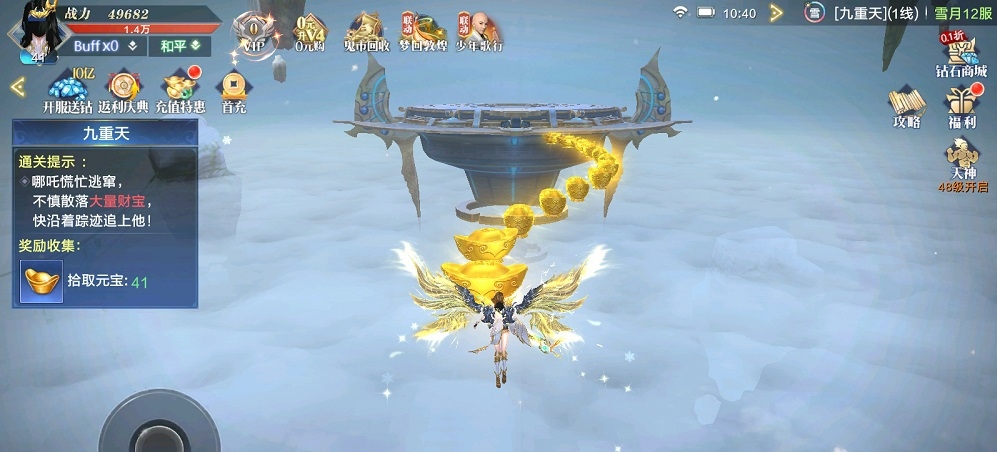The image size is (997, 452).
Task: Change the 和平 combat mode
Action: tap(179, 46)
